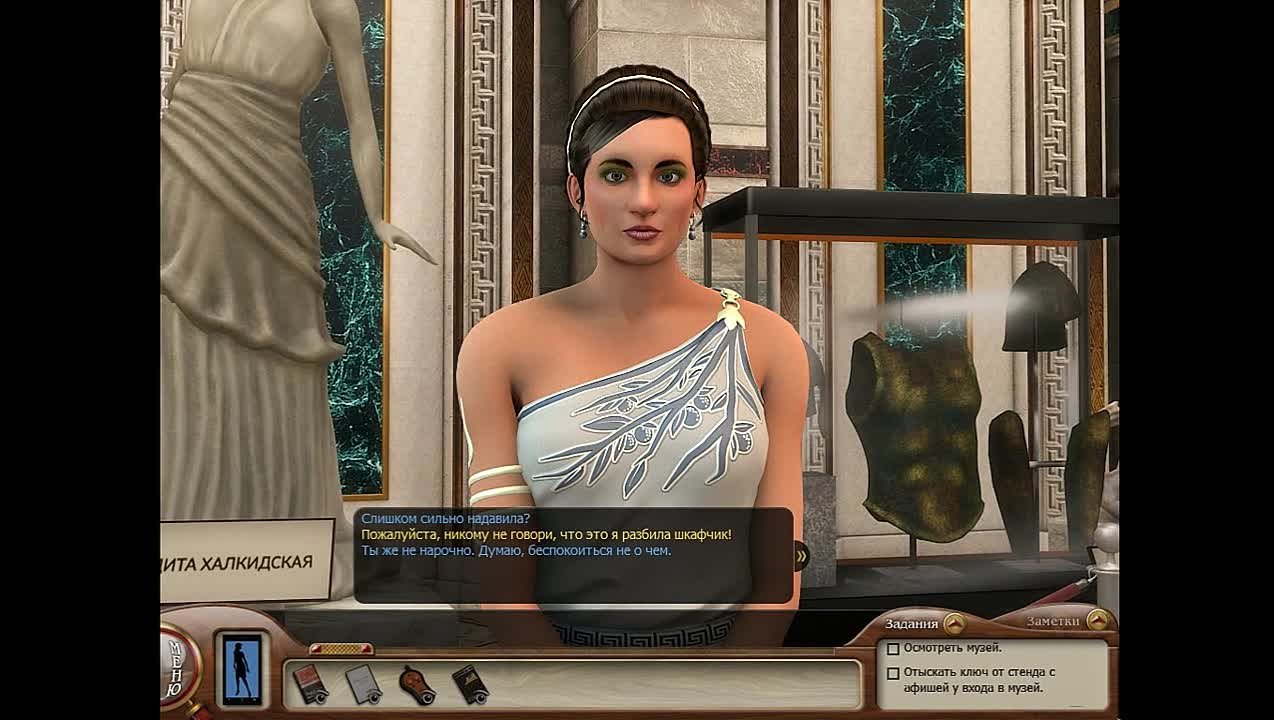Select the red book inventory item

(x=309, y=684)
